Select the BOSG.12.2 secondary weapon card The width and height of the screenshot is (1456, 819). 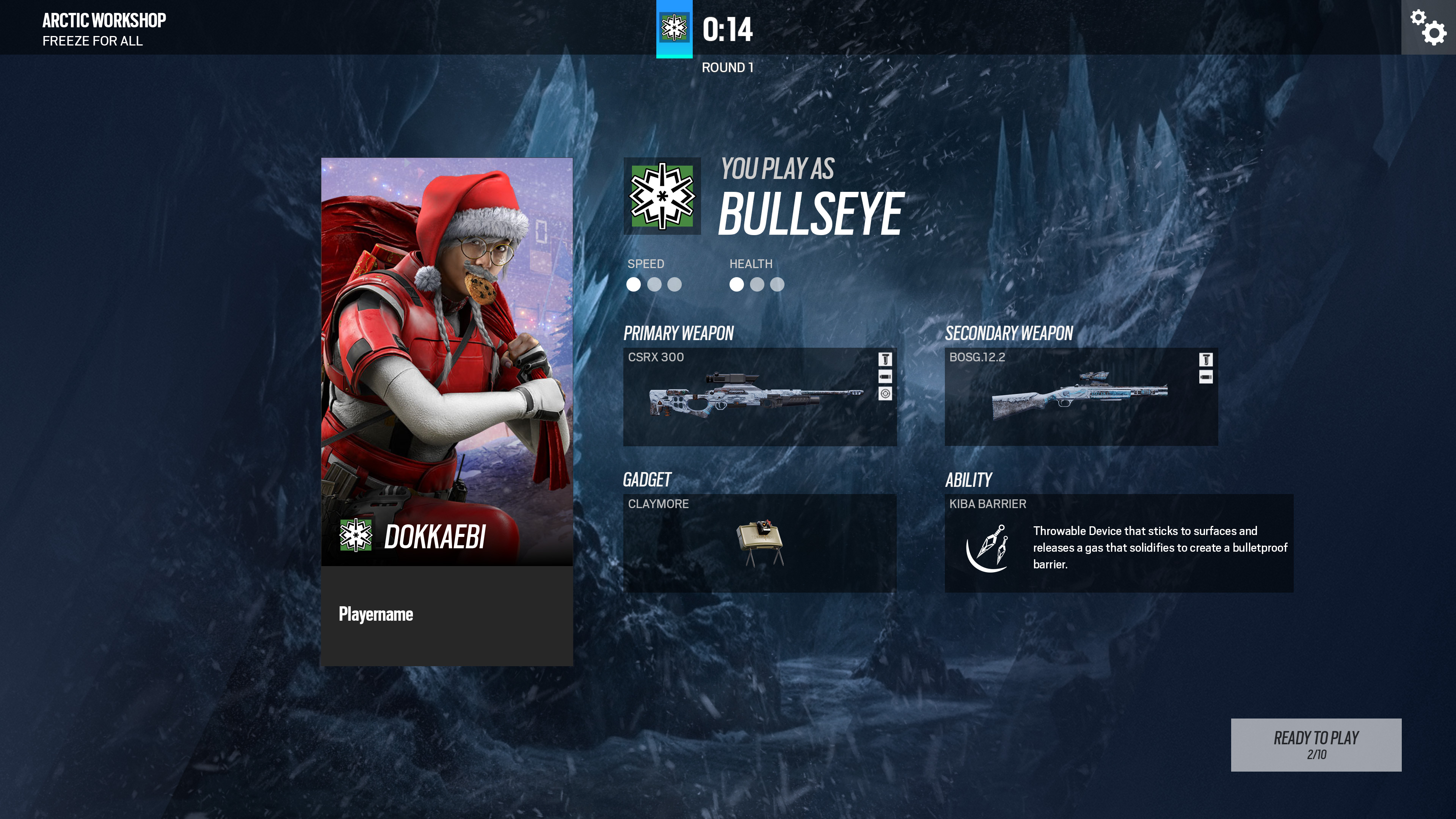click(1081, 396)
